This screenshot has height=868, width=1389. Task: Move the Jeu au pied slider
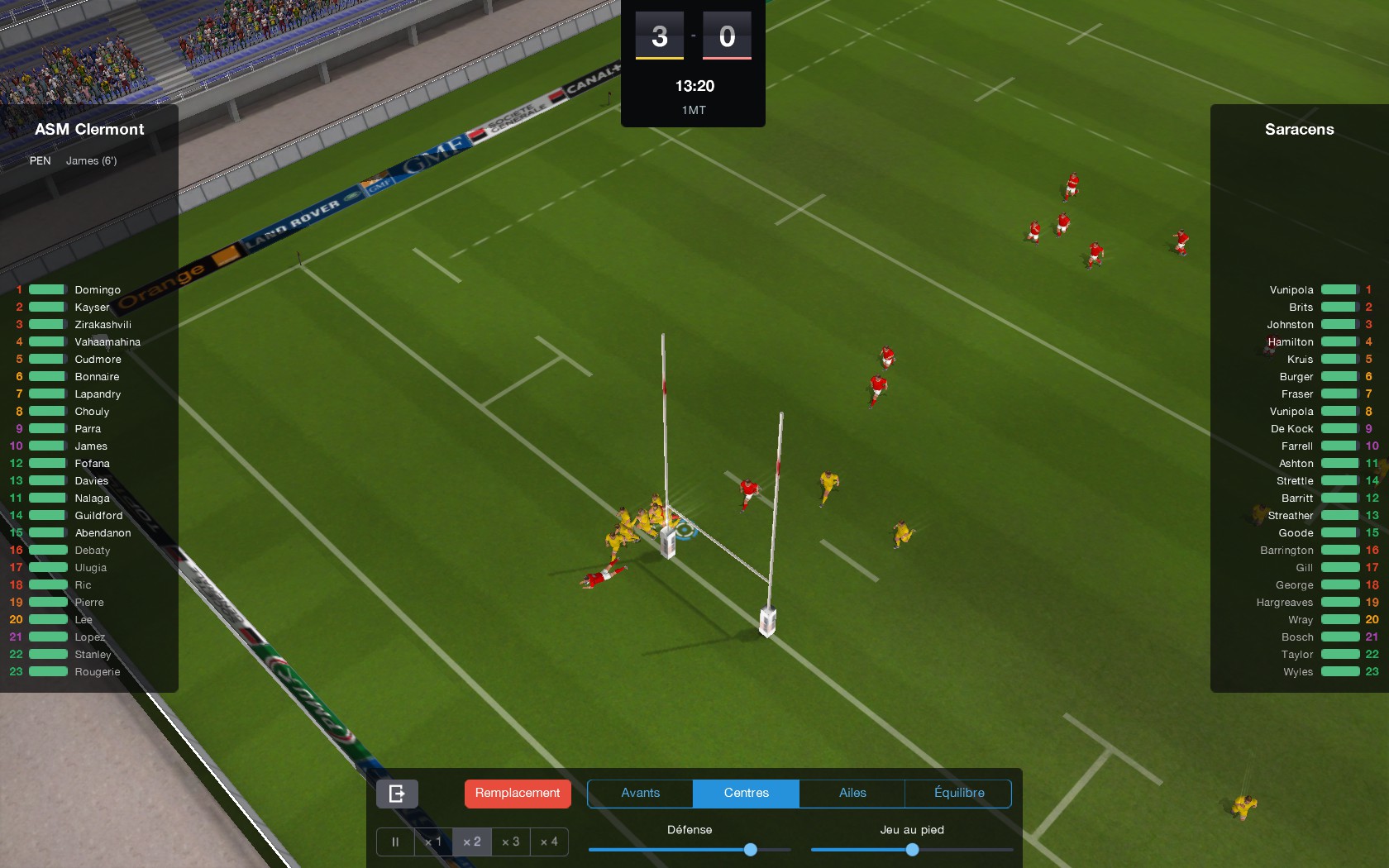coord(912,849)
